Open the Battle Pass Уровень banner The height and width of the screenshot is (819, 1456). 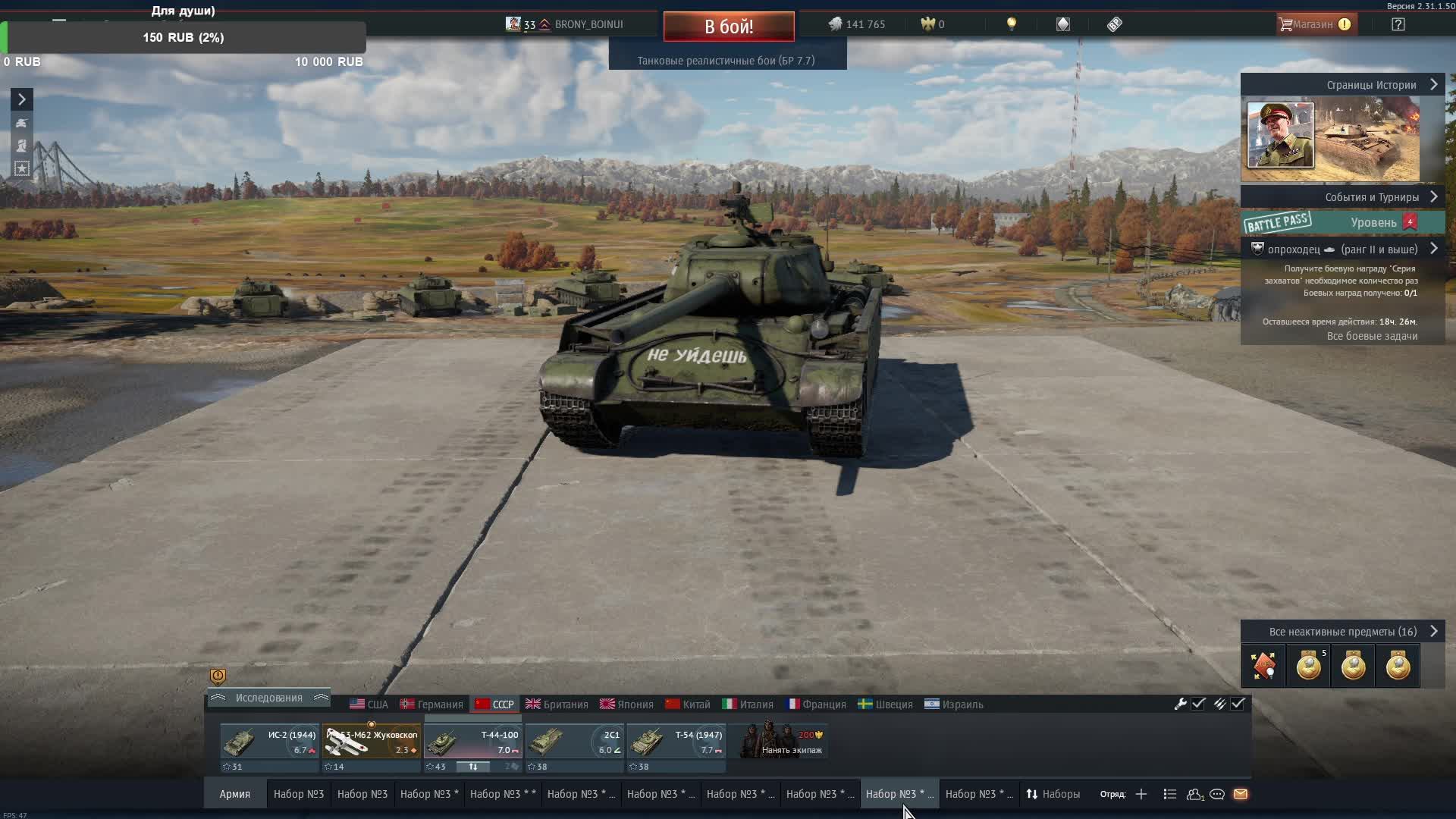[x=1342, y=222]
